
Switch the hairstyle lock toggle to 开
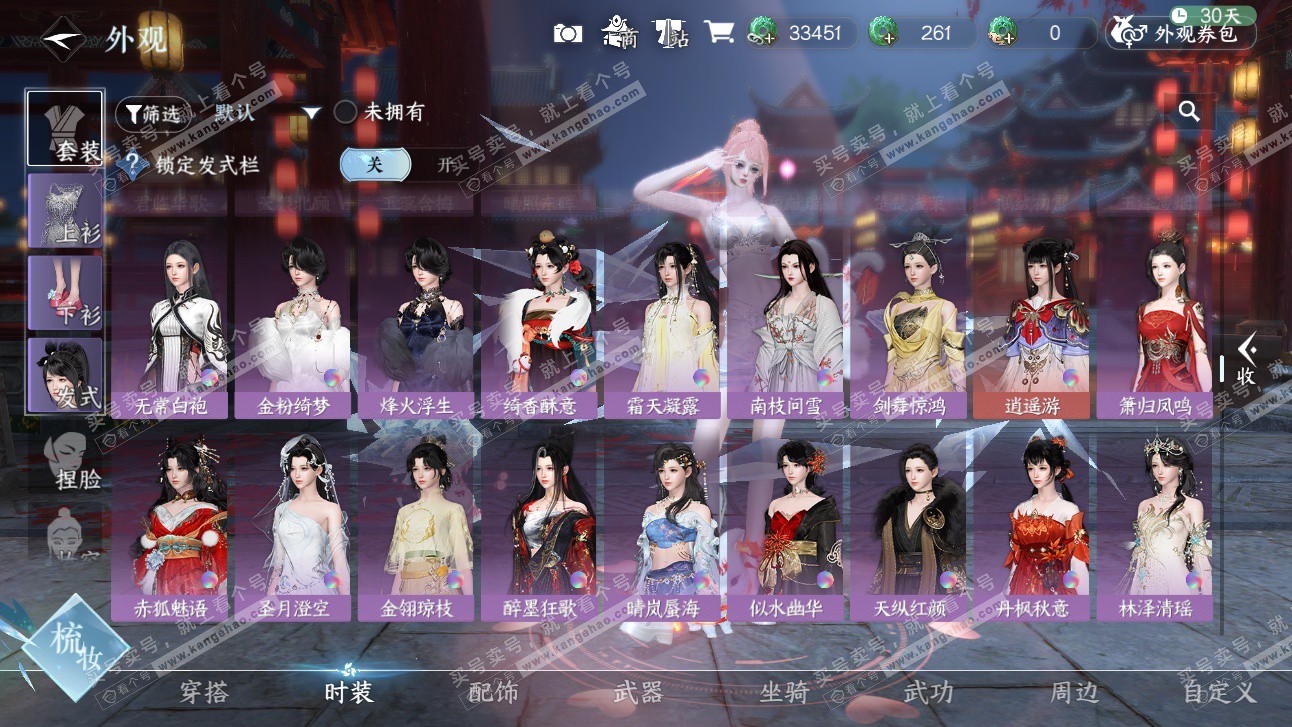tap(446, 166)
